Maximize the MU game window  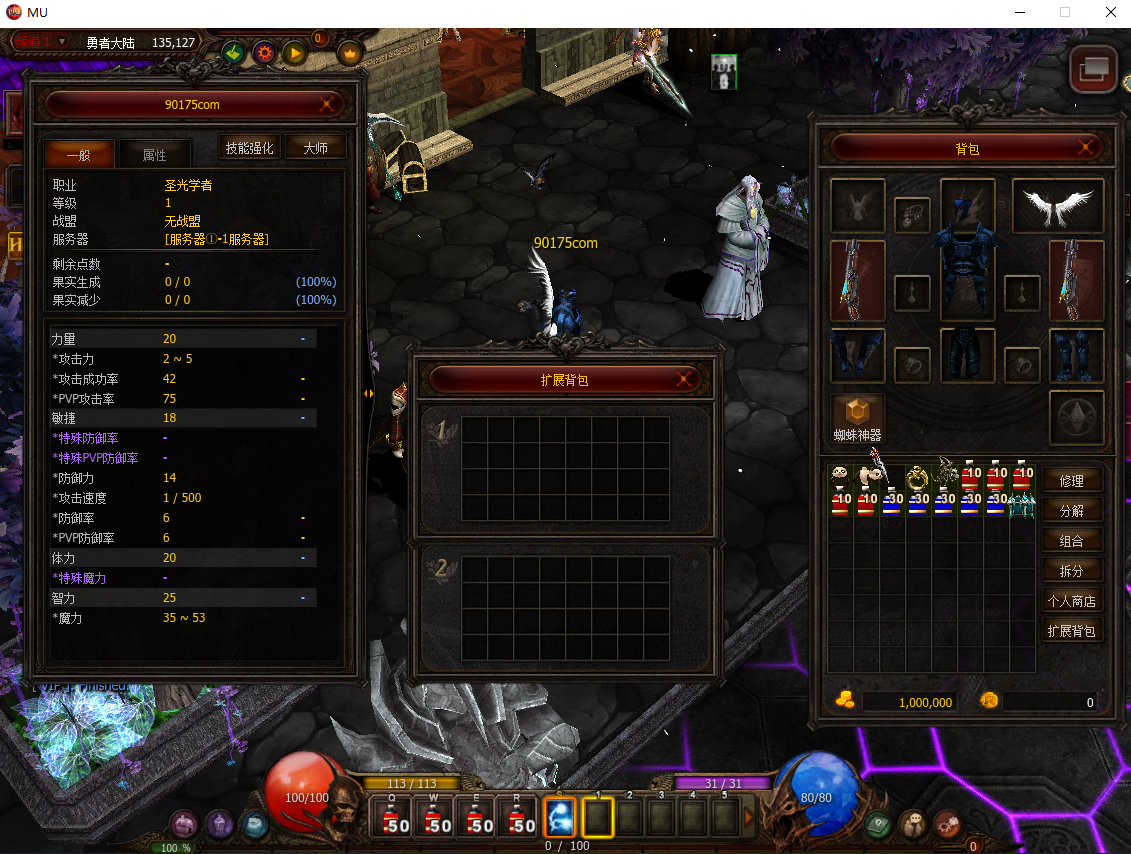pos(1065,13)
